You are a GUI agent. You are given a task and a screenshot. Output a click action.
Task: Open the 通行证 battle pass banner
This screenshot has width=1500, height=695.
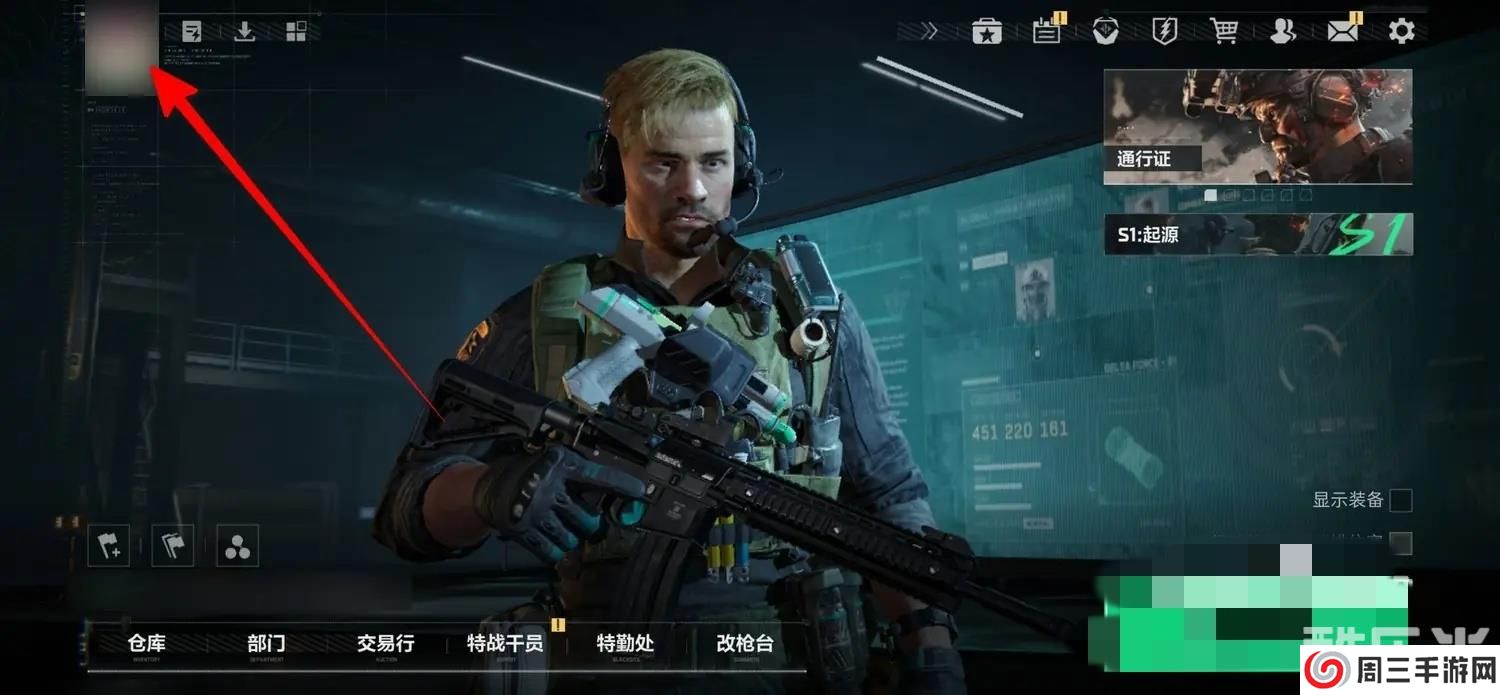tap(1257, 126)
